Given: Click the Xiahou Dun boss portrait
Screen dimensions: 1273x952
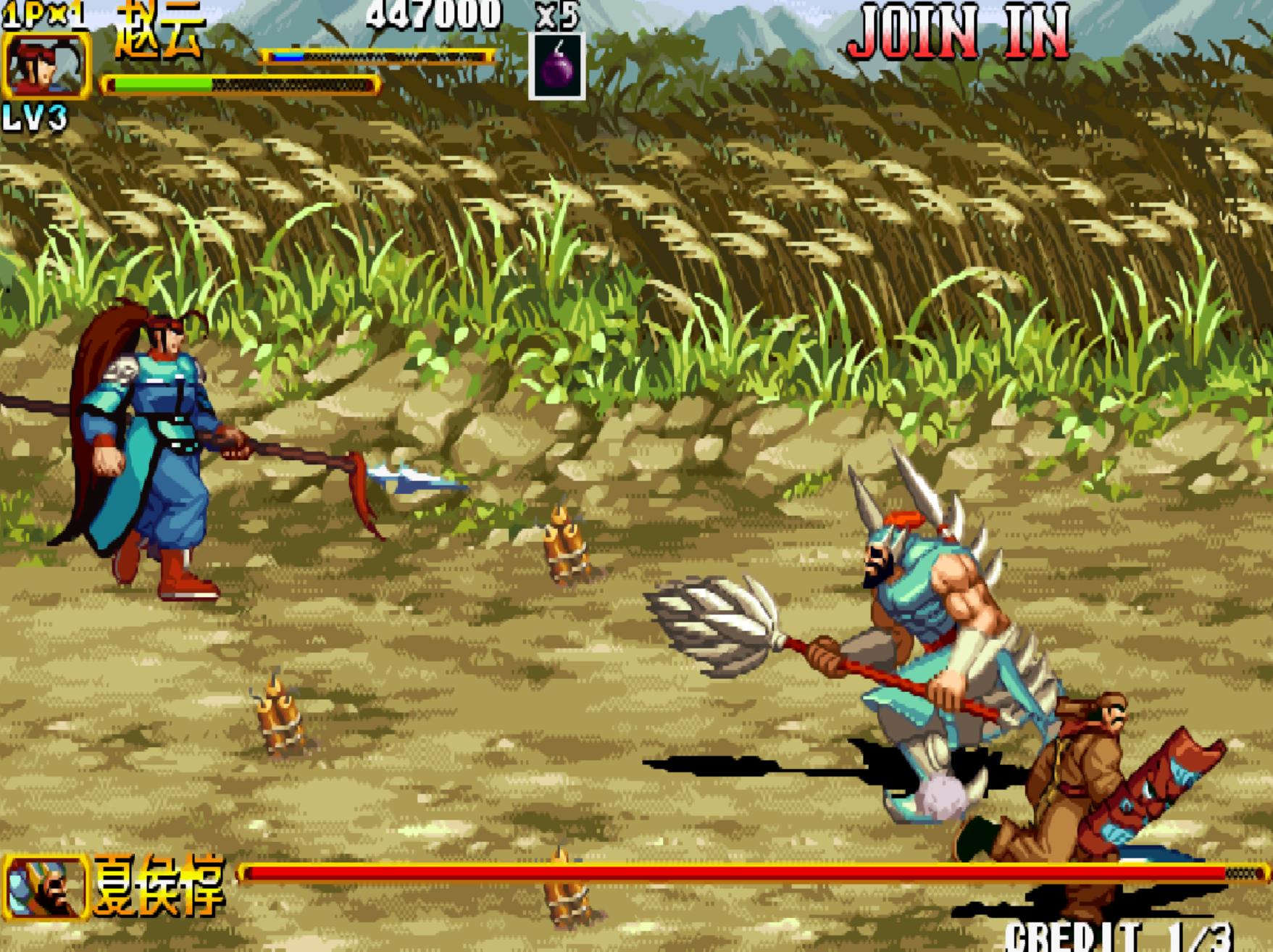Looking at the screenshot, I should [46, 888].
